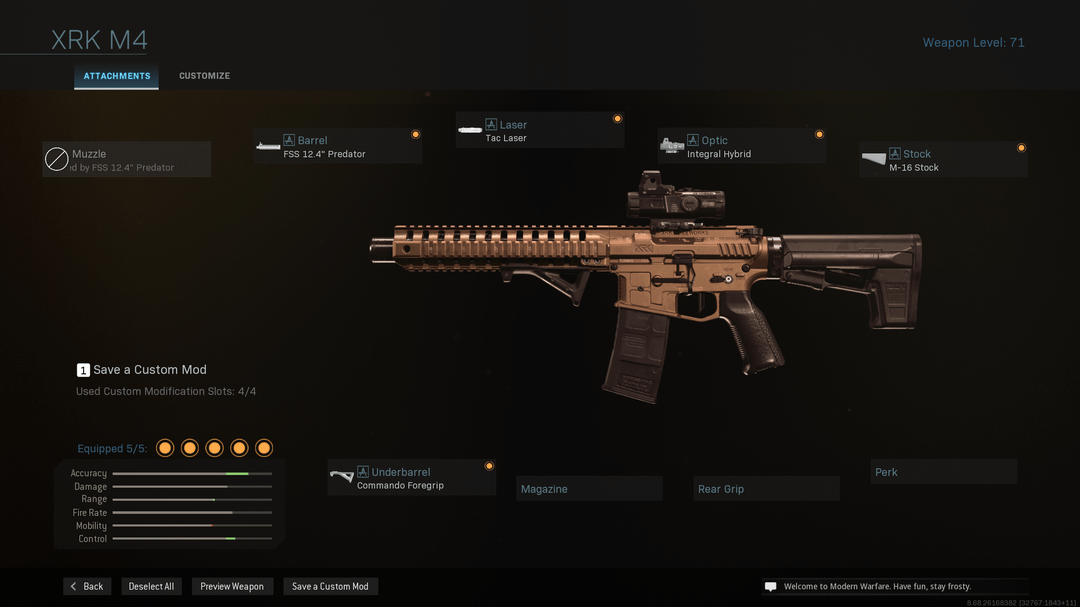This screenshot has height=607, width=1080.
Task: Select the Stock slot with M-16 Stock
Action: [943, 160]
